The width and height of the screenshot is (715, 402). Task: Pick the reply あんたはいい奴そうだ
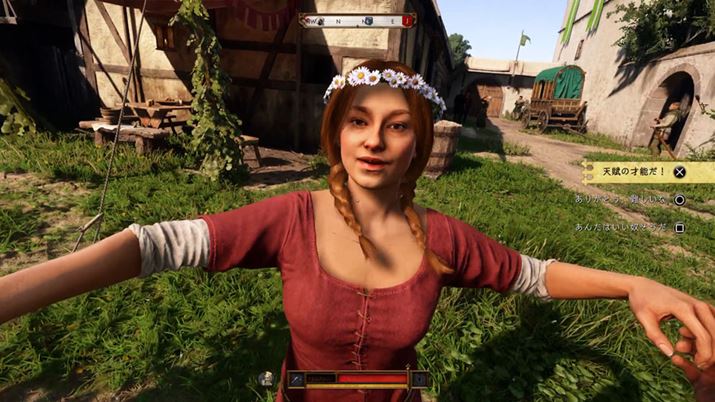coord(622,227)
